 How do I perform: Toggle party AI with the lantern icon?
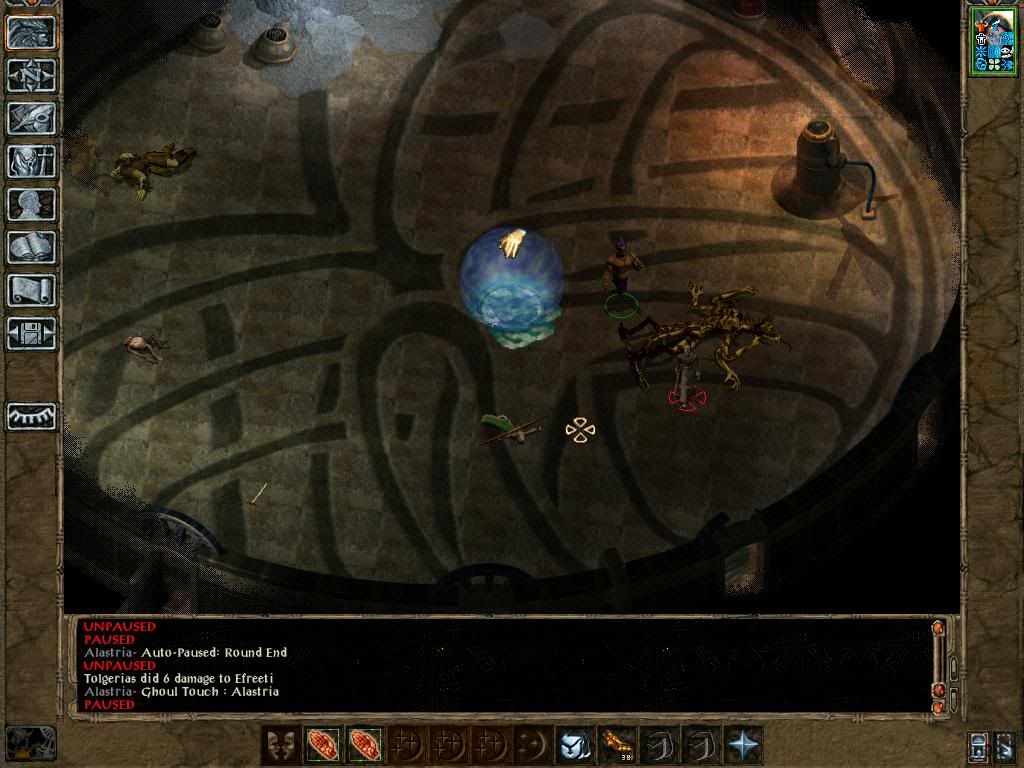(978, 746)
